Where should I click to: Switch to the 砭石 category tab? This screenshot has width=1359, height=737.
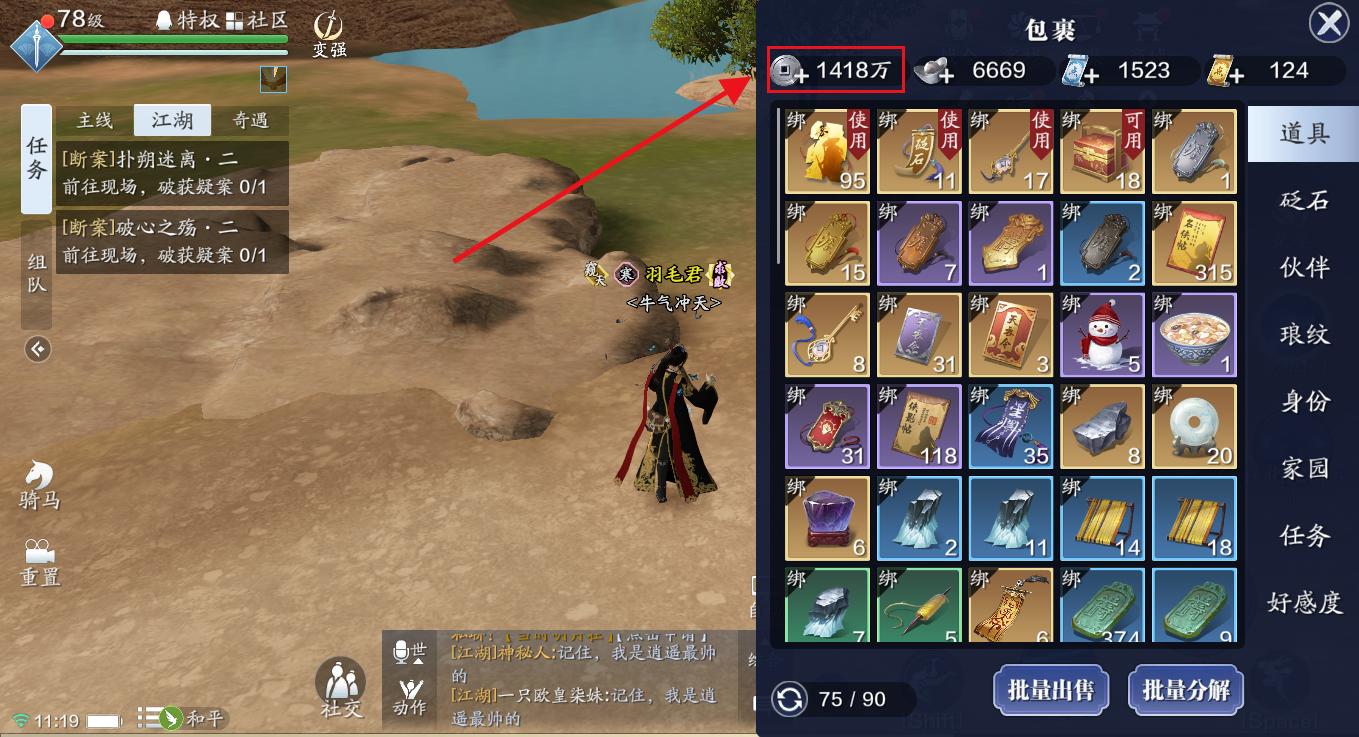coord(1304,200)
